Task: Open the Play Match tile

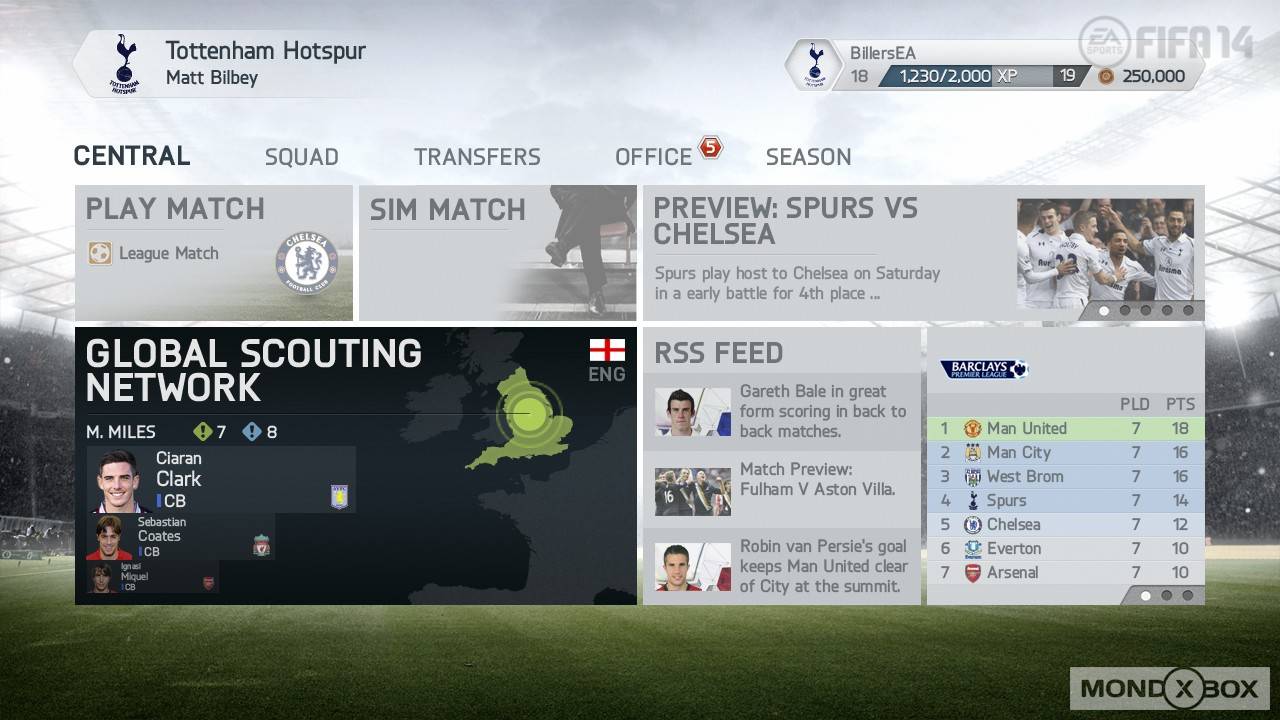Action: (x=214, y=252)
